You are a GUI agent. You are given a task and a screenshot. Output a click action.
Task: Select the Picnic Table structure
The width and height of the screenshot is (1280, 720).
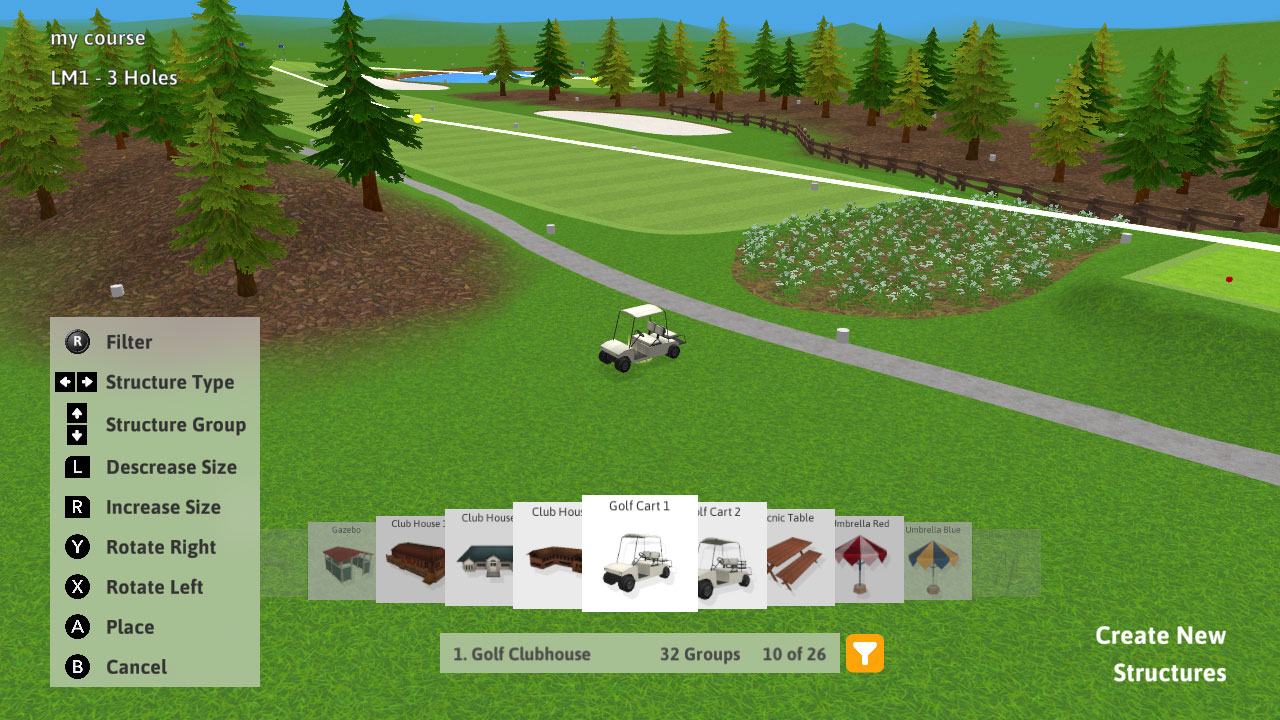tap(800, 561)
